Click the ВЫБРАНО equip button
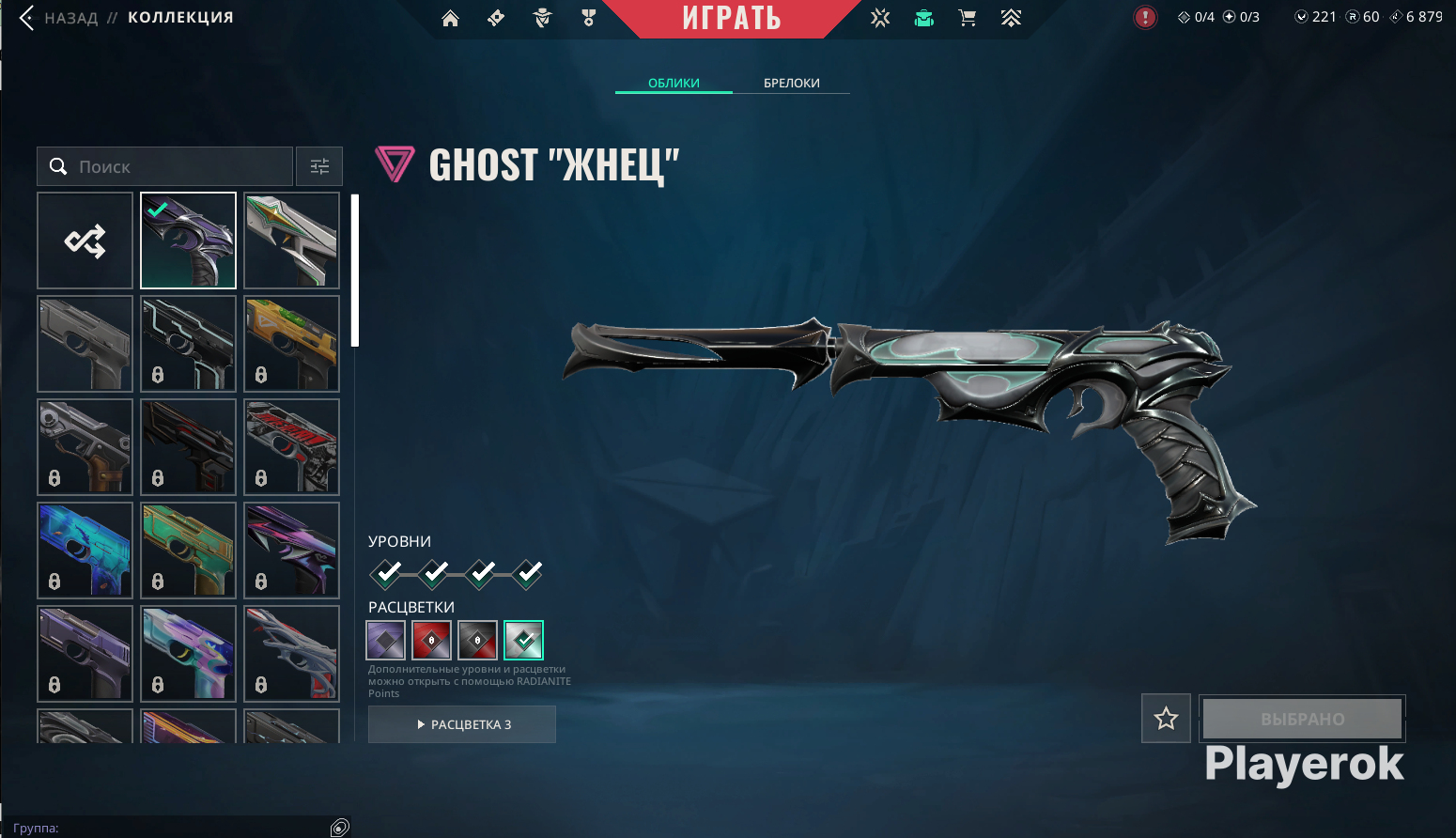The image size is (1456, 838). tap(1302, 719)
